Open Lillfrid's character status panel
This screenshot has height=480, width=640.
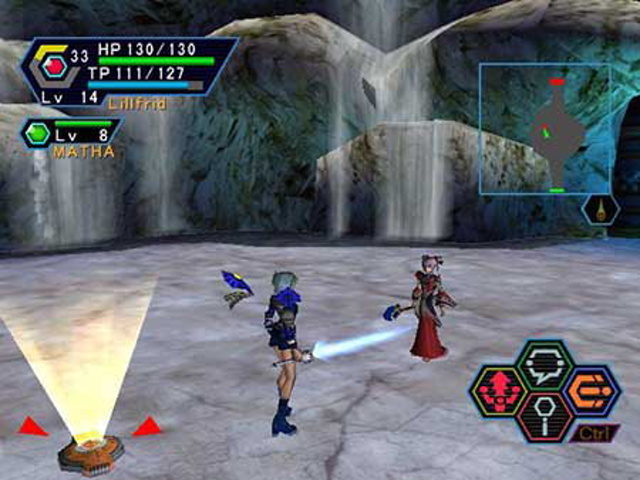click(130, 70)
